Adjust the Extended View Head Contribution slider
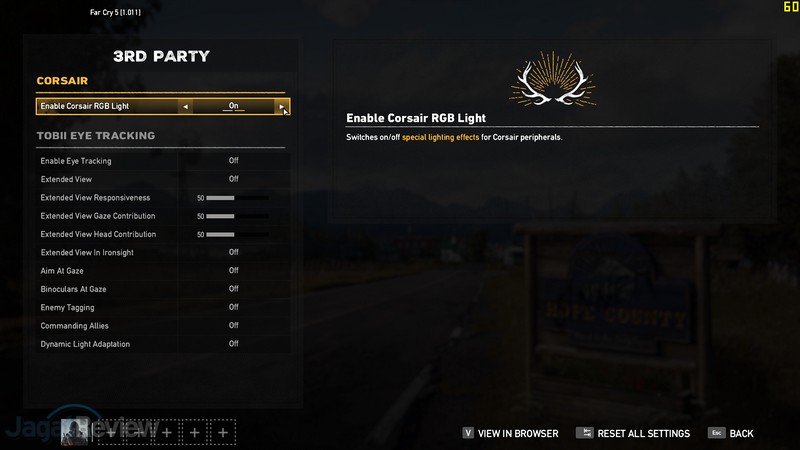The height and width of the screenshot is (450, 800). [x=237, y=234]
